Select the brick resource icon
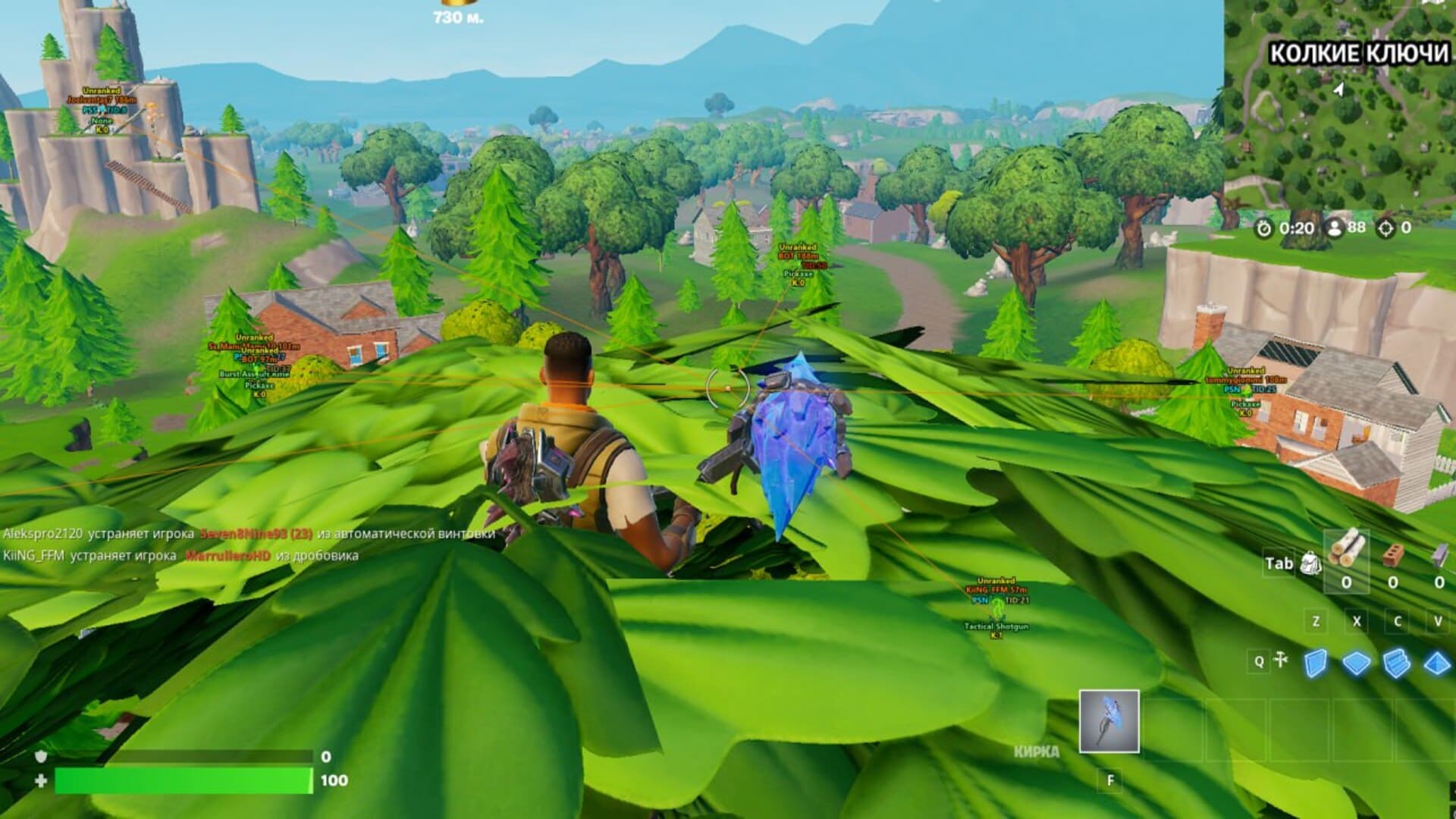The width and height of the screenshot is (1456, 819). click(x=1392, y=555)
